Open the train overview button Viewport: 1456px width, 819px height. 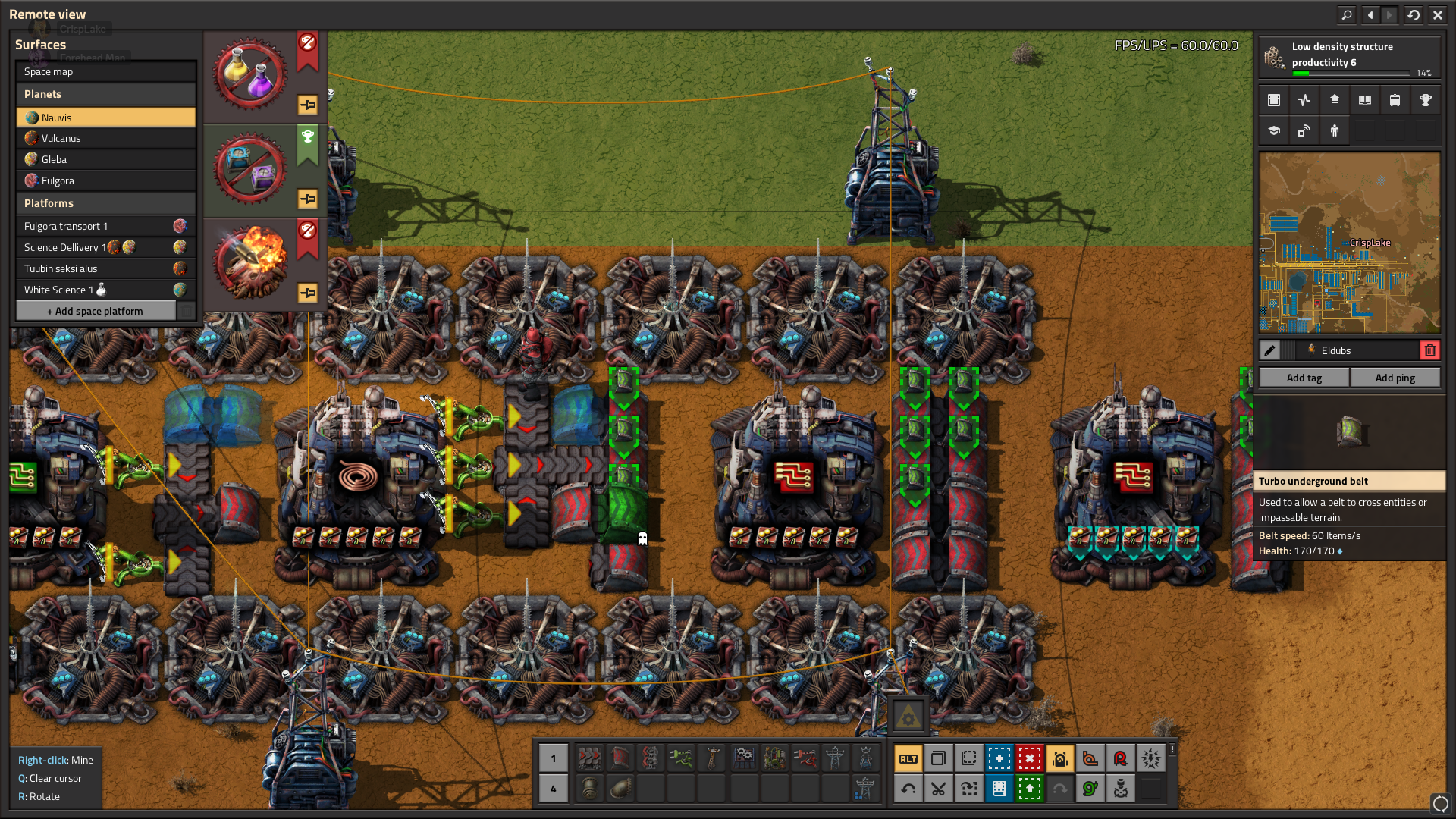1395,100
